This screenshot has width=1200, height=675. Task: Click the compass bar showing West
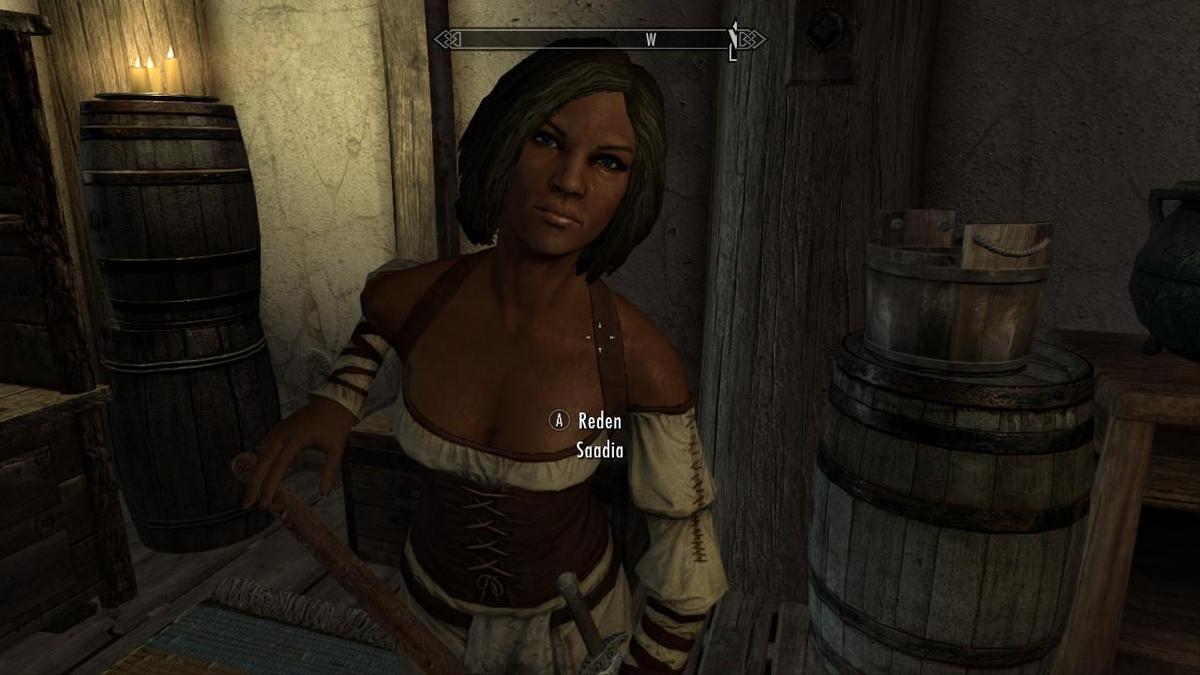coord(599,40)
